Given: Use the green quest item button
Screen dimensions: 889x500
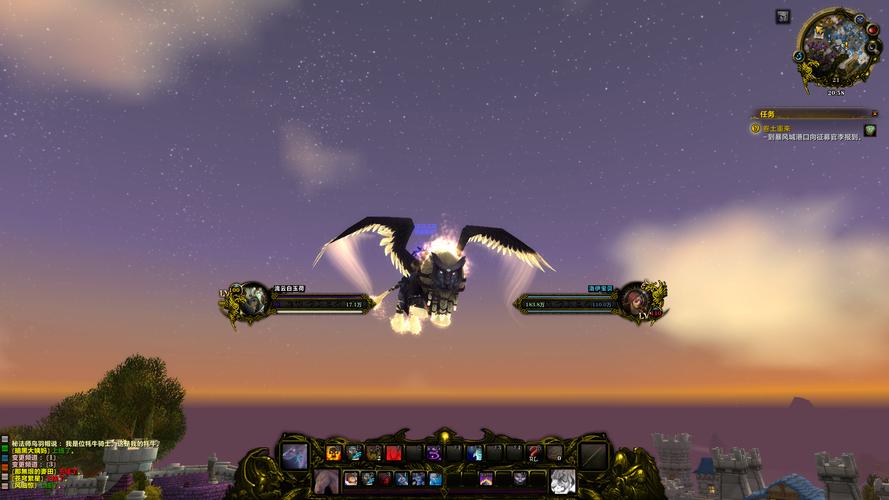Looking at the screenshot, I should tap(869, 131).
